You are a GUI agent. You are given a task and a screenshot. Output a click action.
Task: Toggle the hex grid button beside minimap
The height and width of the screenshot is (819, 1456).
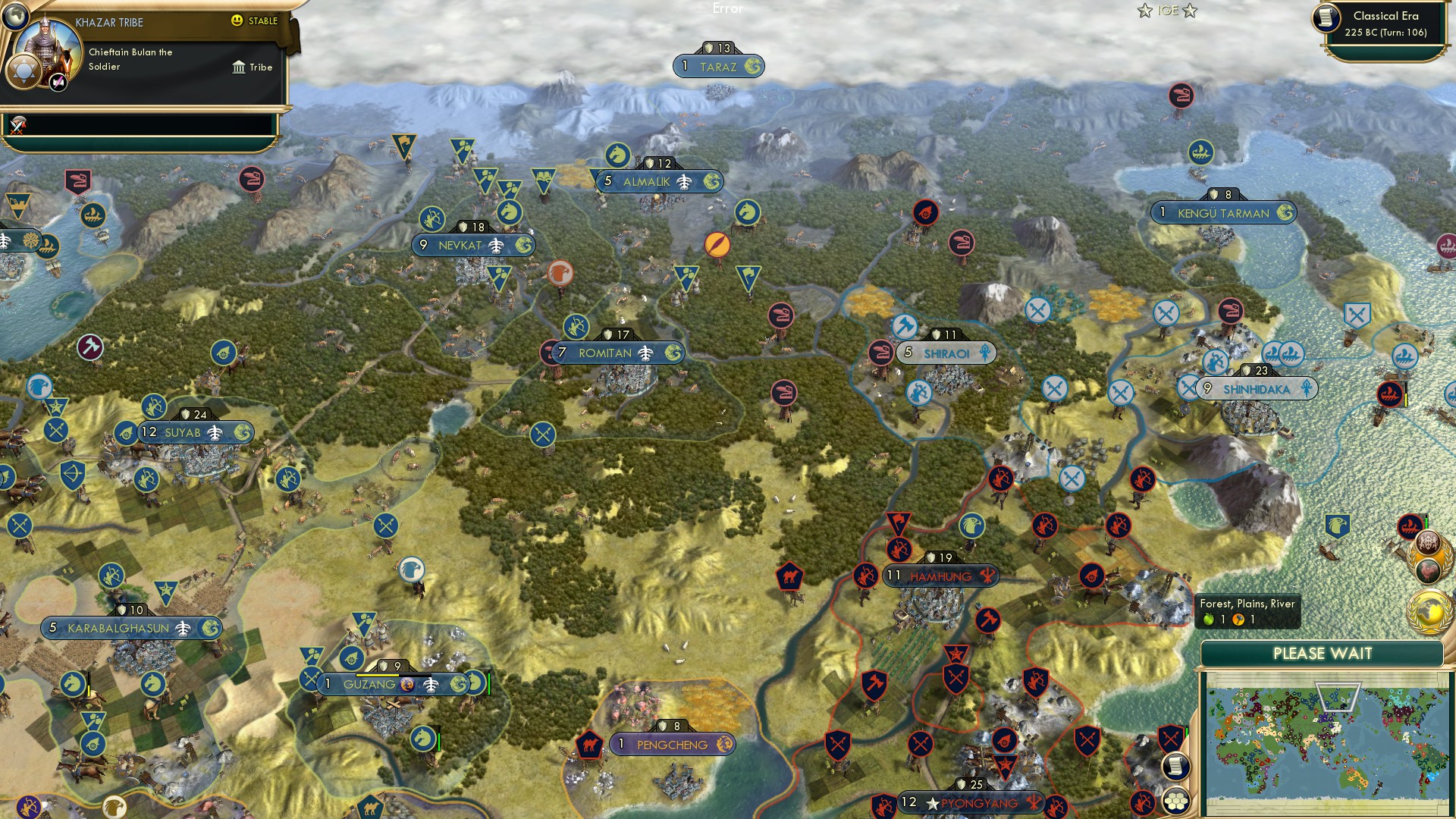(x=1175, y=801)
